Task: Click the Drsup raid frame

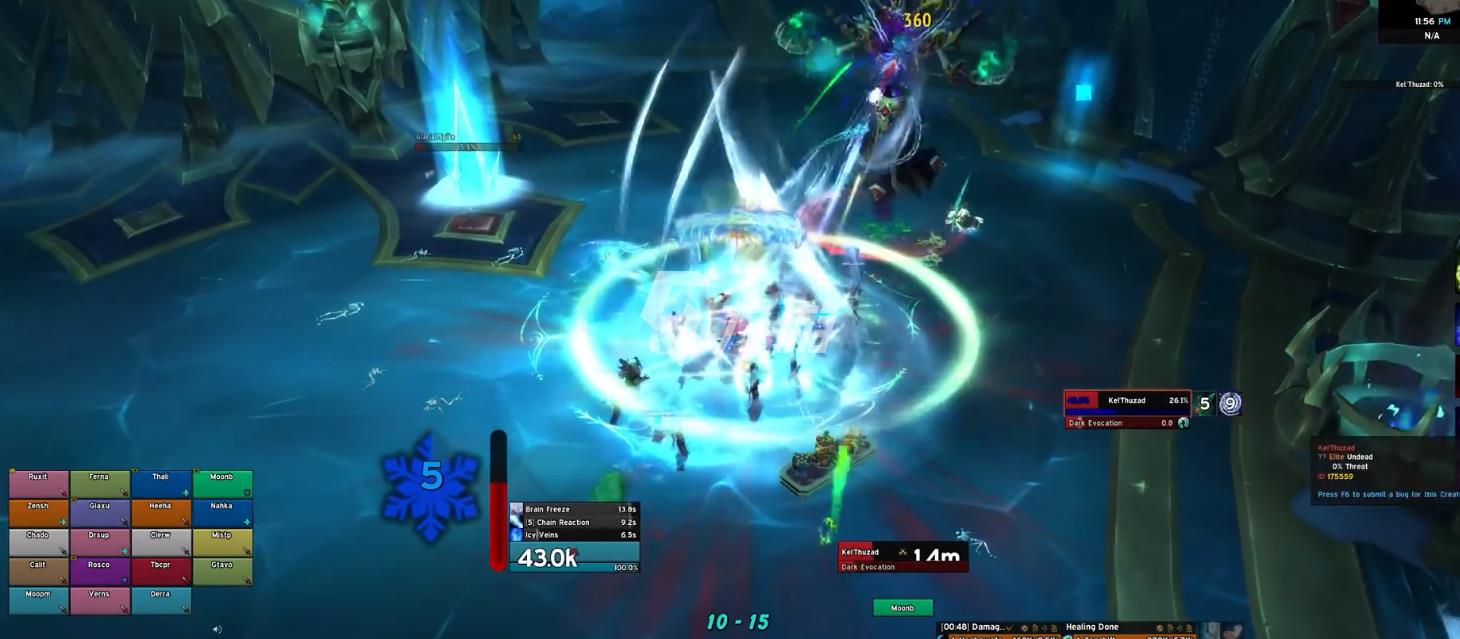Action: click(100, 542)
